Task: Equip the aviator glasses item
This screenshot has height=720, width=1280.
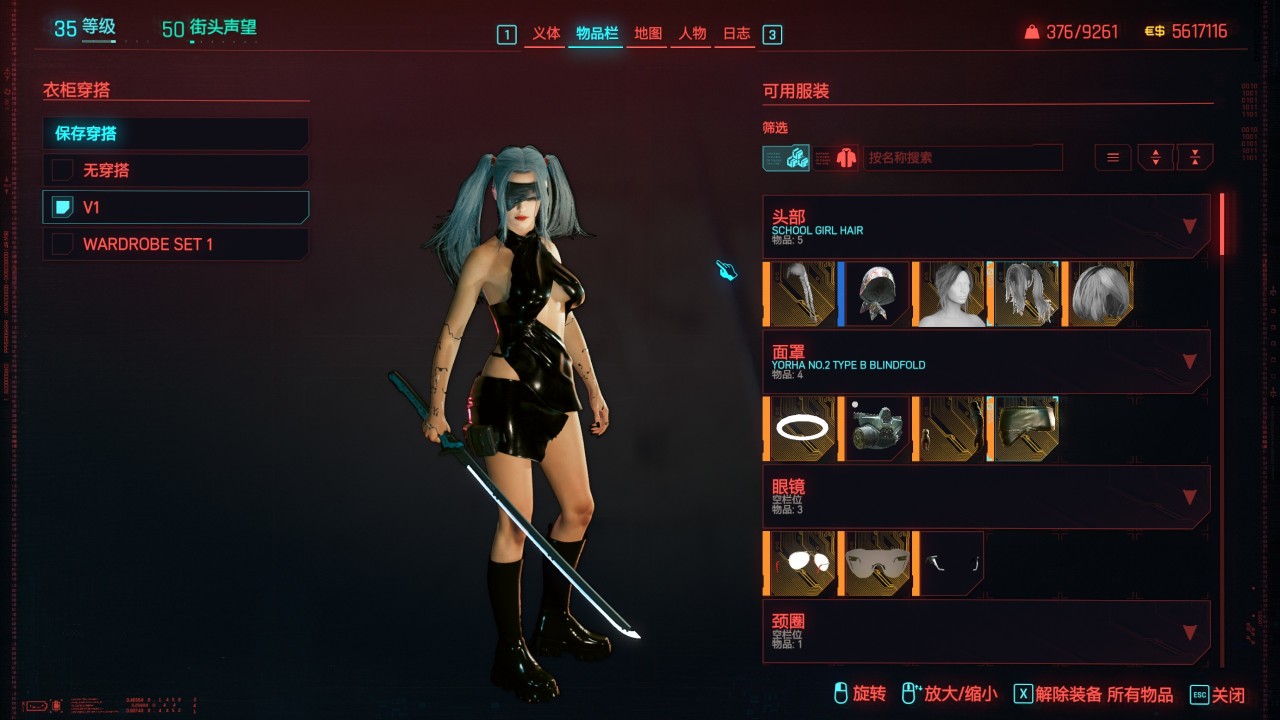Action: coord(802,563)
